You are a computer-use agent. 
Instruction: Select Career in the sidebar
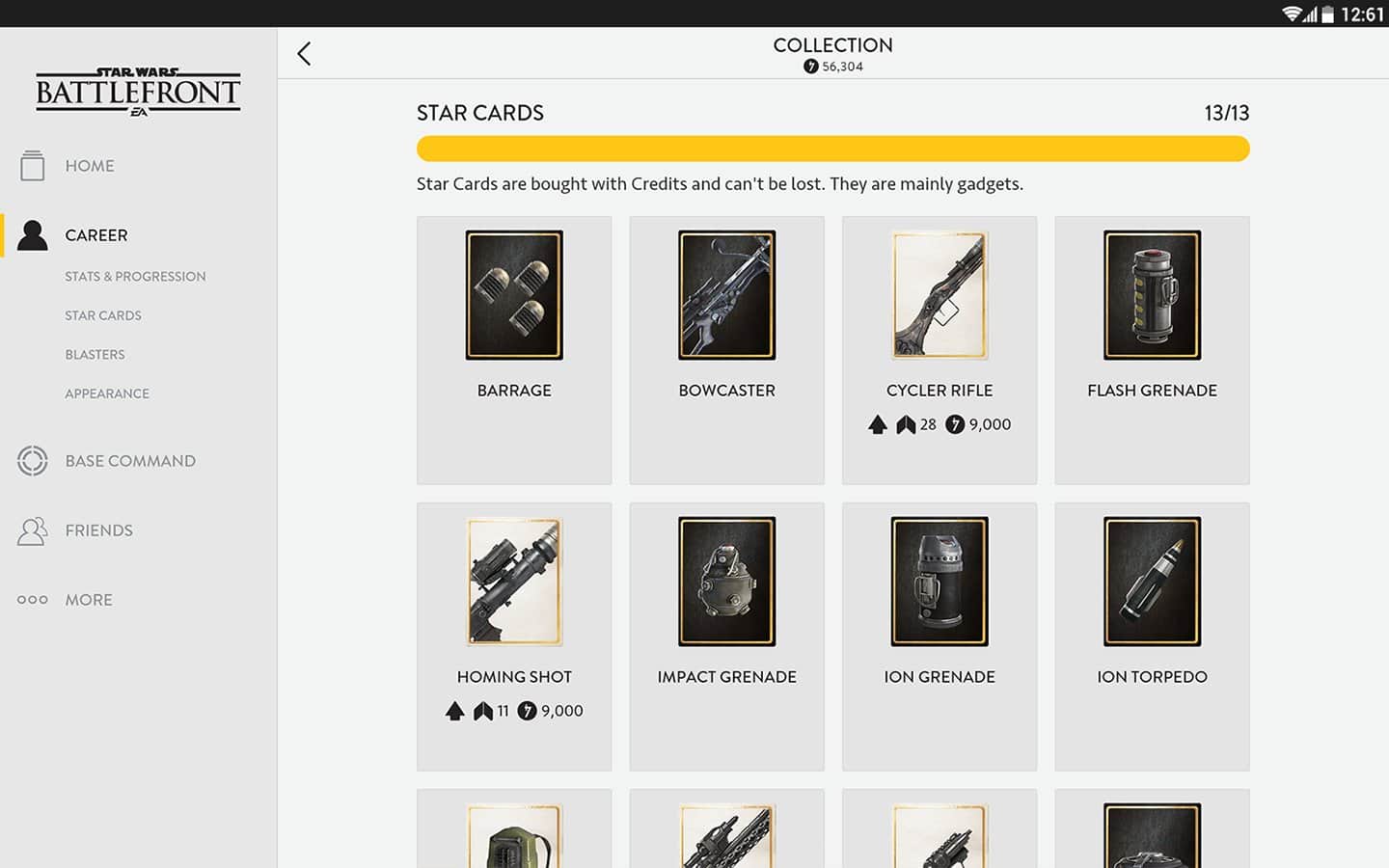click(95, 235)
